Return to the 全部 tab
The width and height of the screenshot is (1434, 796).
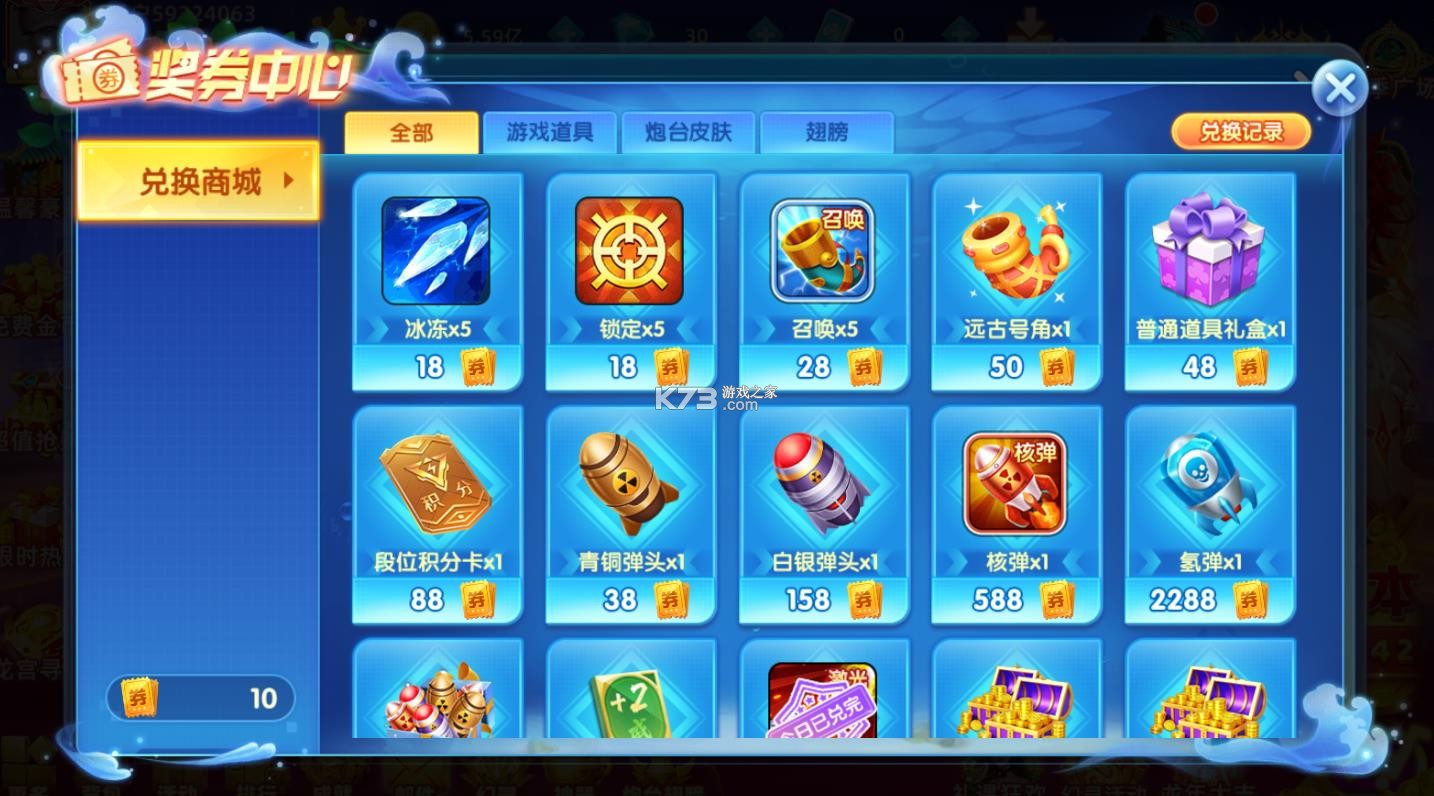pyautogui.click(x=411, y=131)
